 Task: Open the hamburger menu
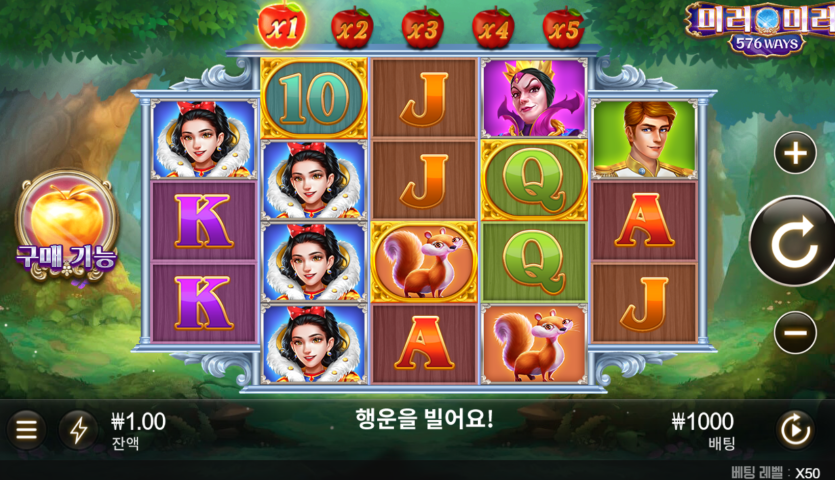(x=27, y=430)
